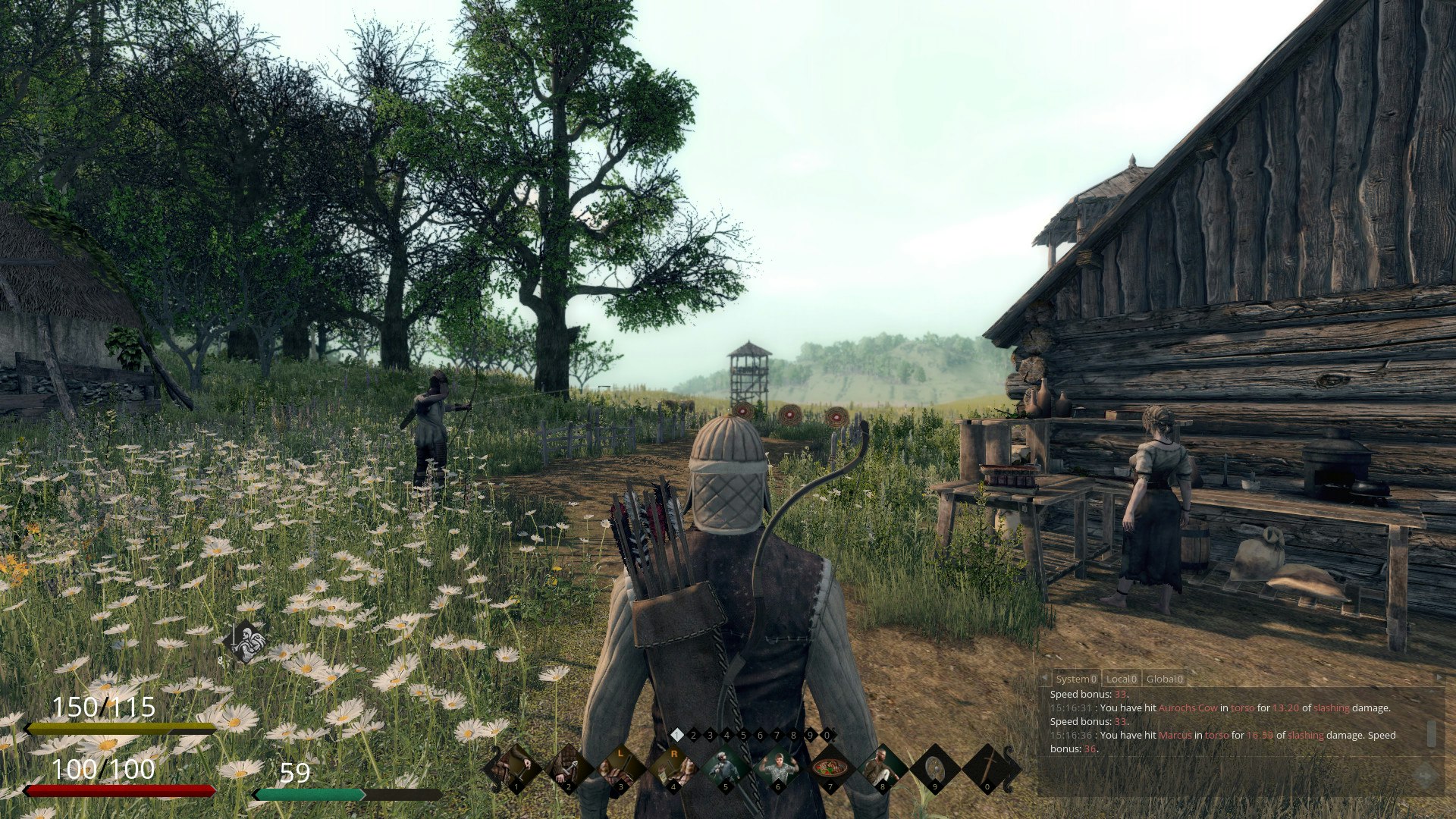The height and width of the screenshot is (819, 1456).
Task: Open the Global chat tab
Action: click(1165, 679)
